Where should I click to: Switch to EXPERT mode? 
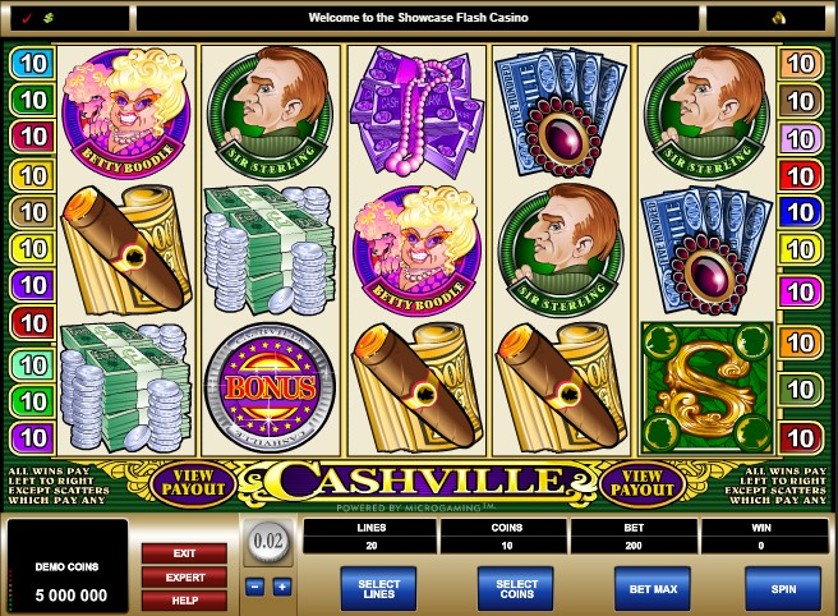tap(184, 577)
